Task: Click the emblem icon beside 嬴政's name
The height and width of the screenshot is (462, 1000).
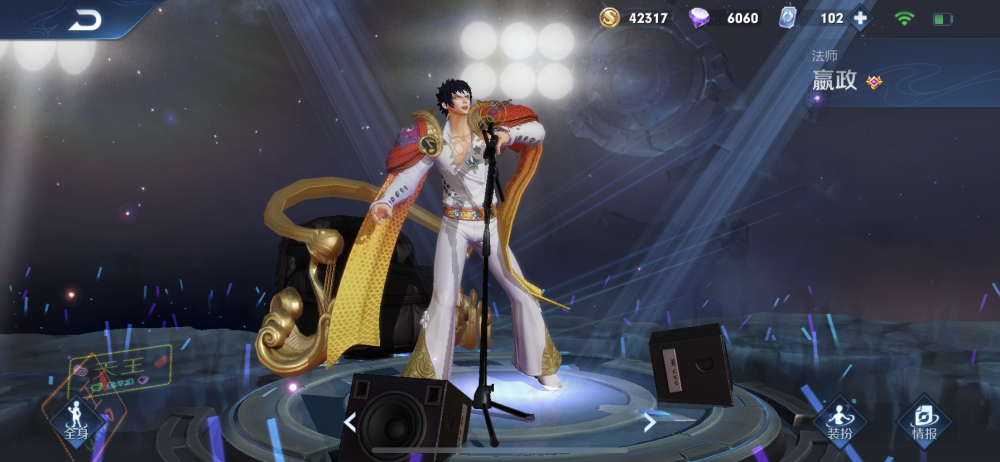Action: (874, 82)
